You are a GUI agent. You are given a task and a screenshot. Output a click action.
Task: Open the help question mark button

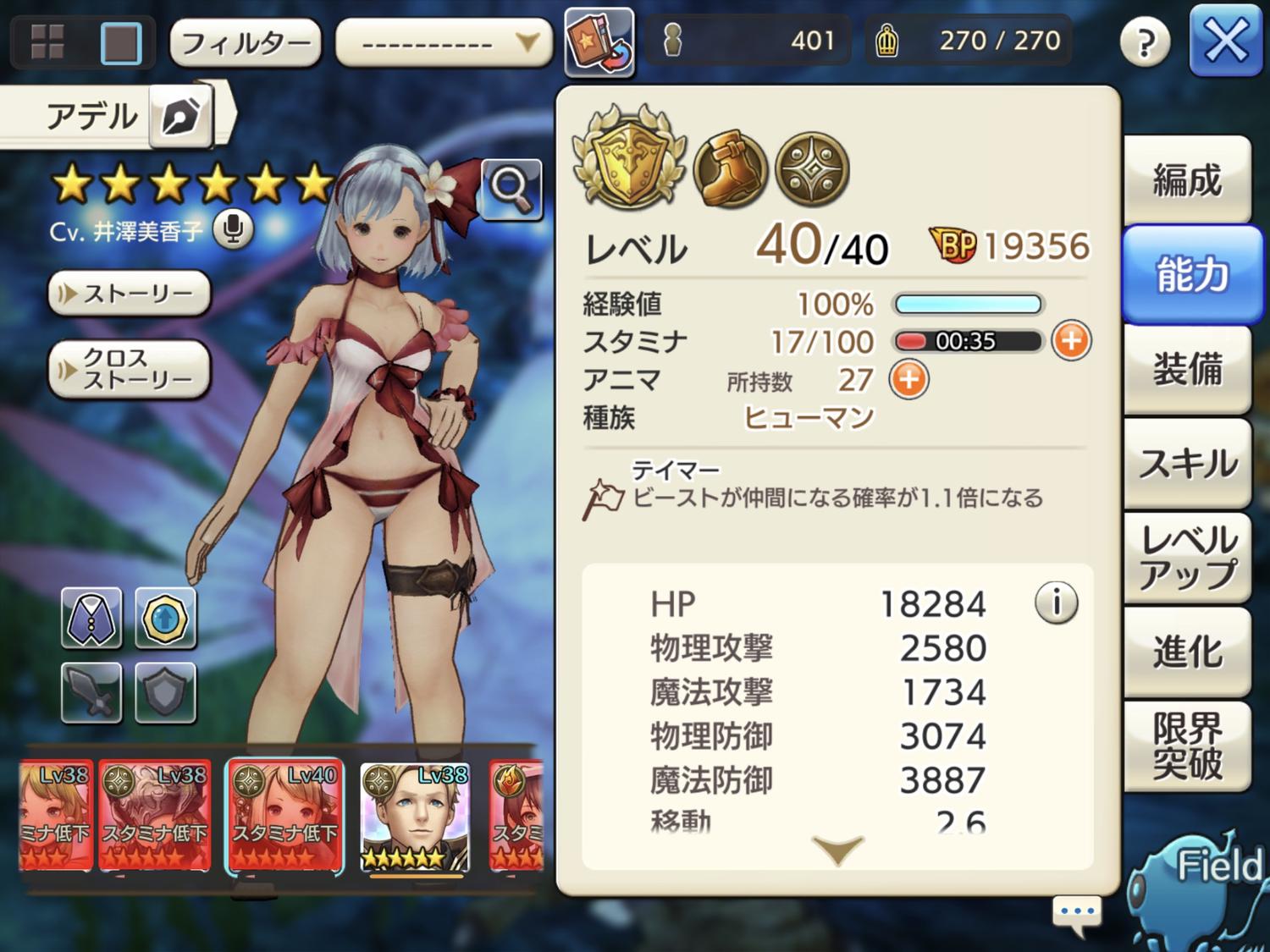click(1145, 41)
